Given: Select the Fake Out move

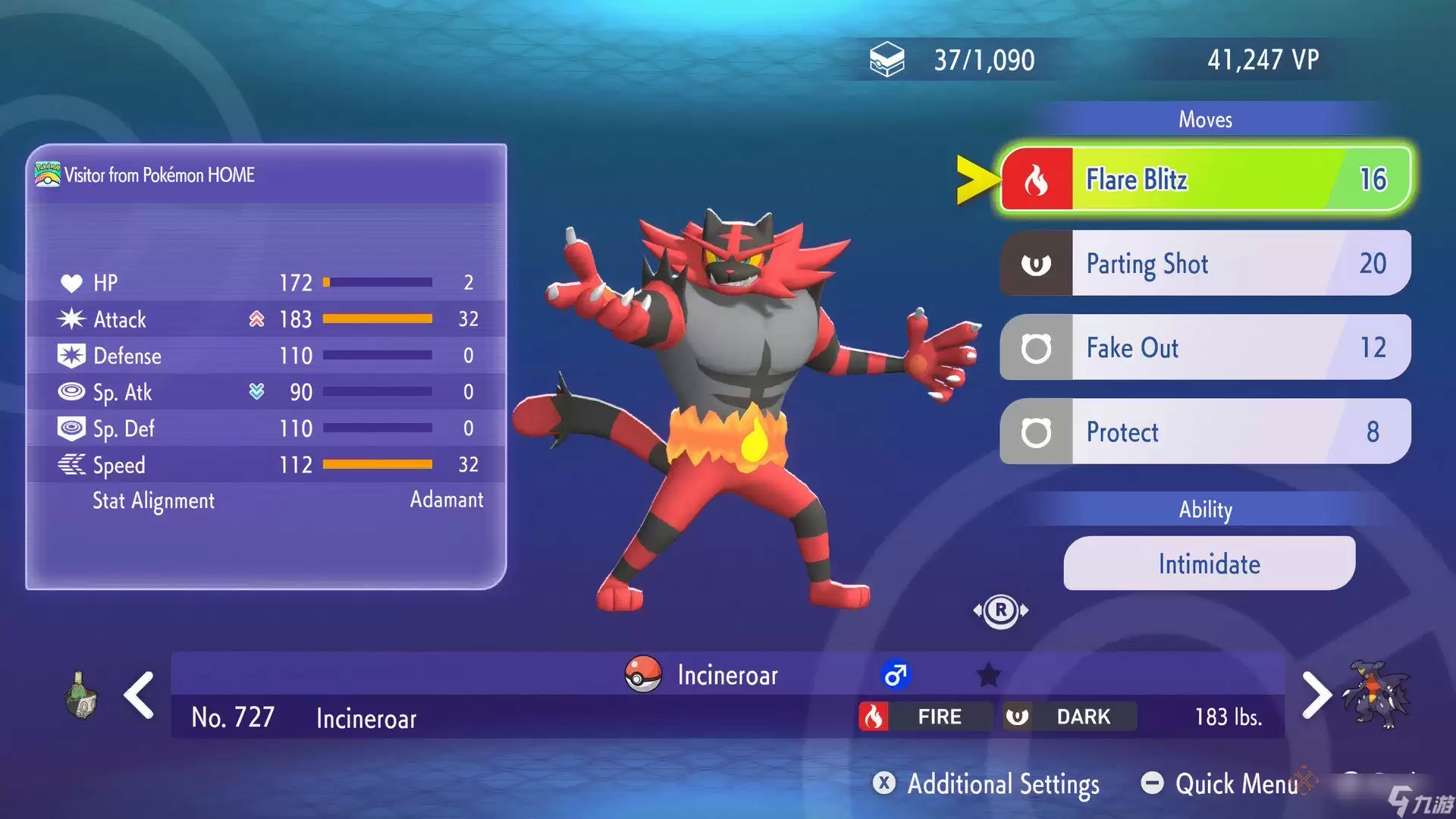Looking at the screenshot, I should pos(1204,348).
